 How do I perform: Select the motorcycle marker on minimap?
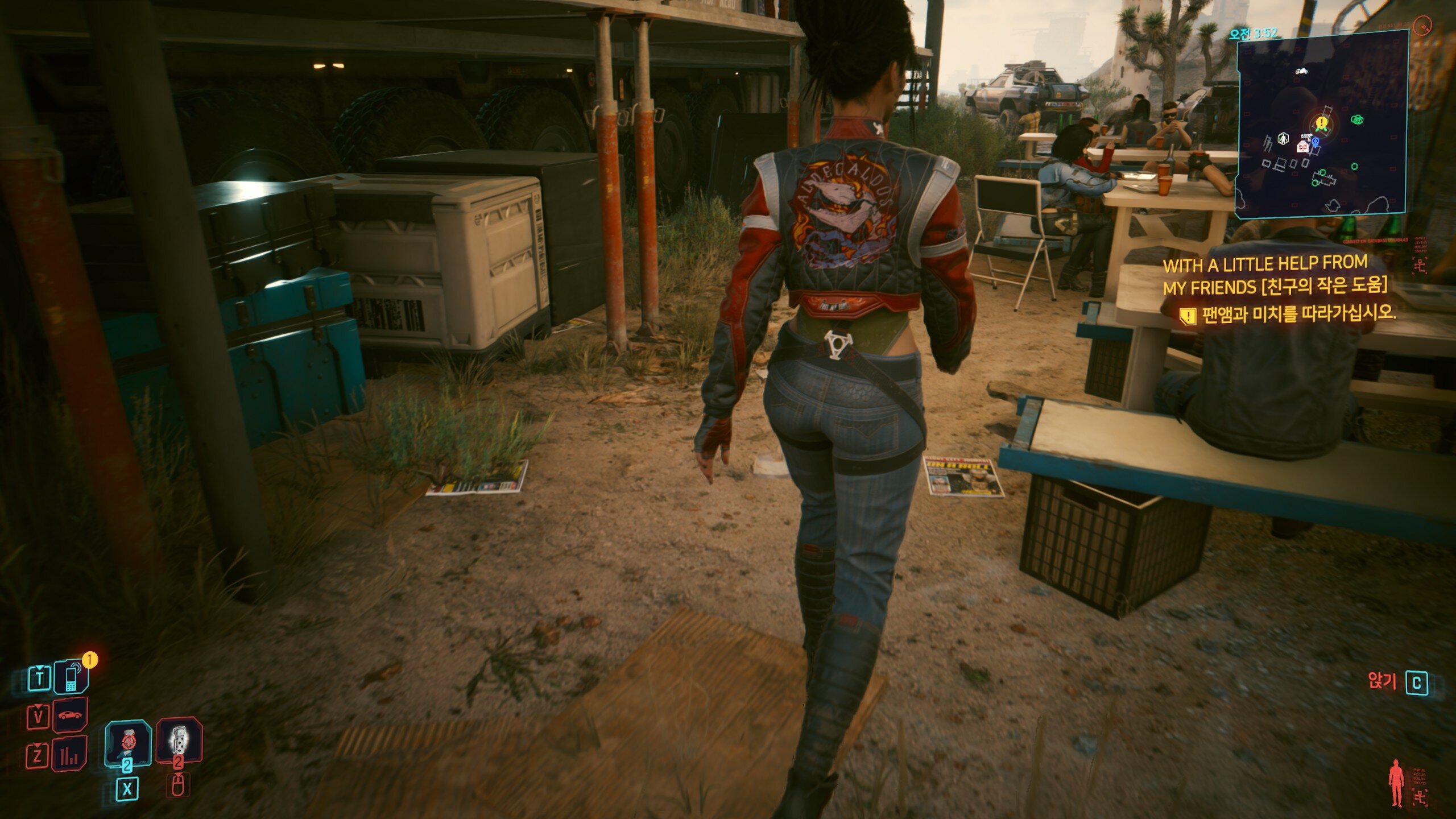[x=1301, y=71]
